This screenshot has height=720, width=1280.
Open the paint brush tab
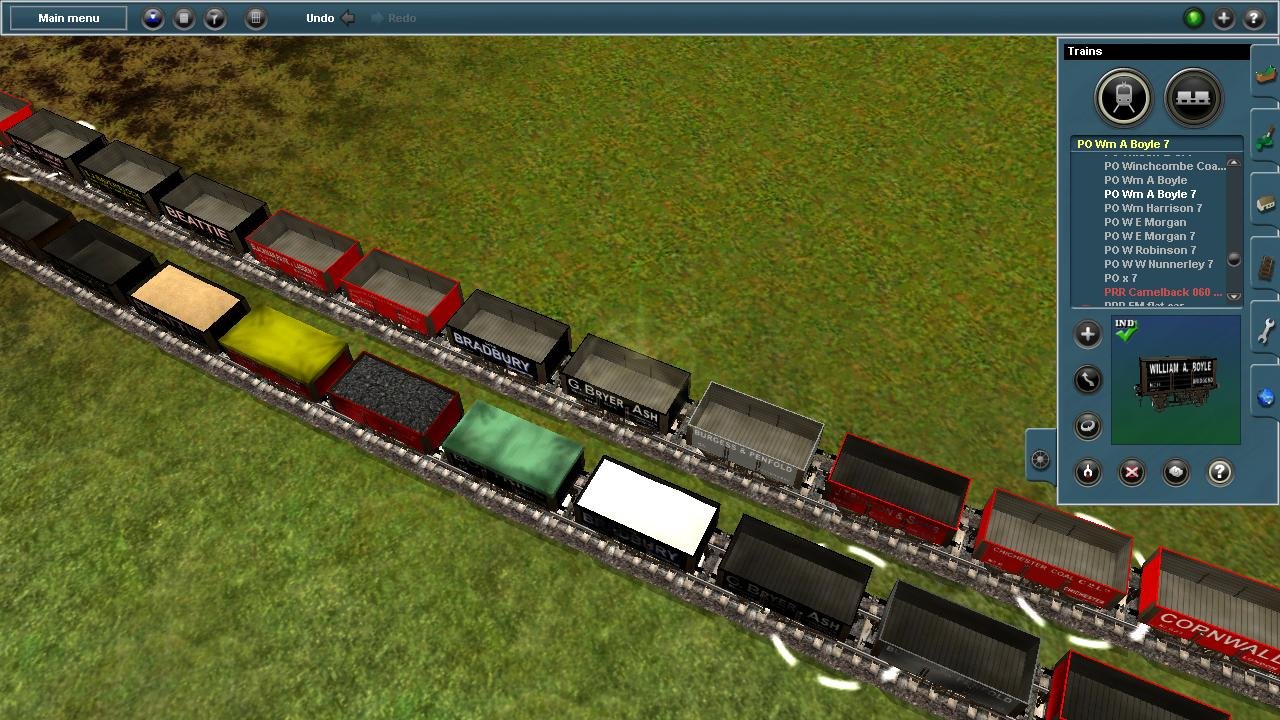pos(1265,140)
